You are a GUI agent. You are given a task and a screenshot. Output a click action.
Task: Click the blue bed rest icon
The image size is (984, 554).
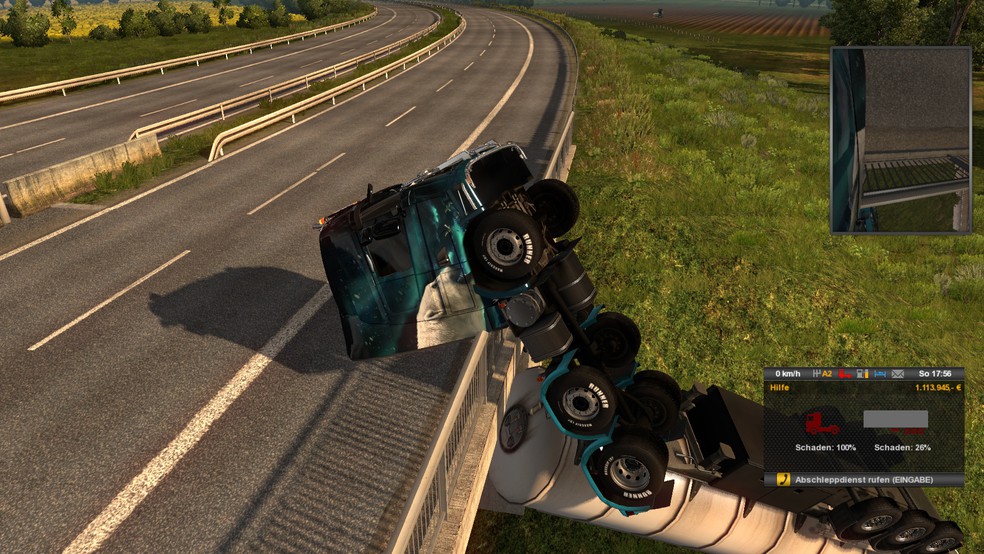[880, 374]
